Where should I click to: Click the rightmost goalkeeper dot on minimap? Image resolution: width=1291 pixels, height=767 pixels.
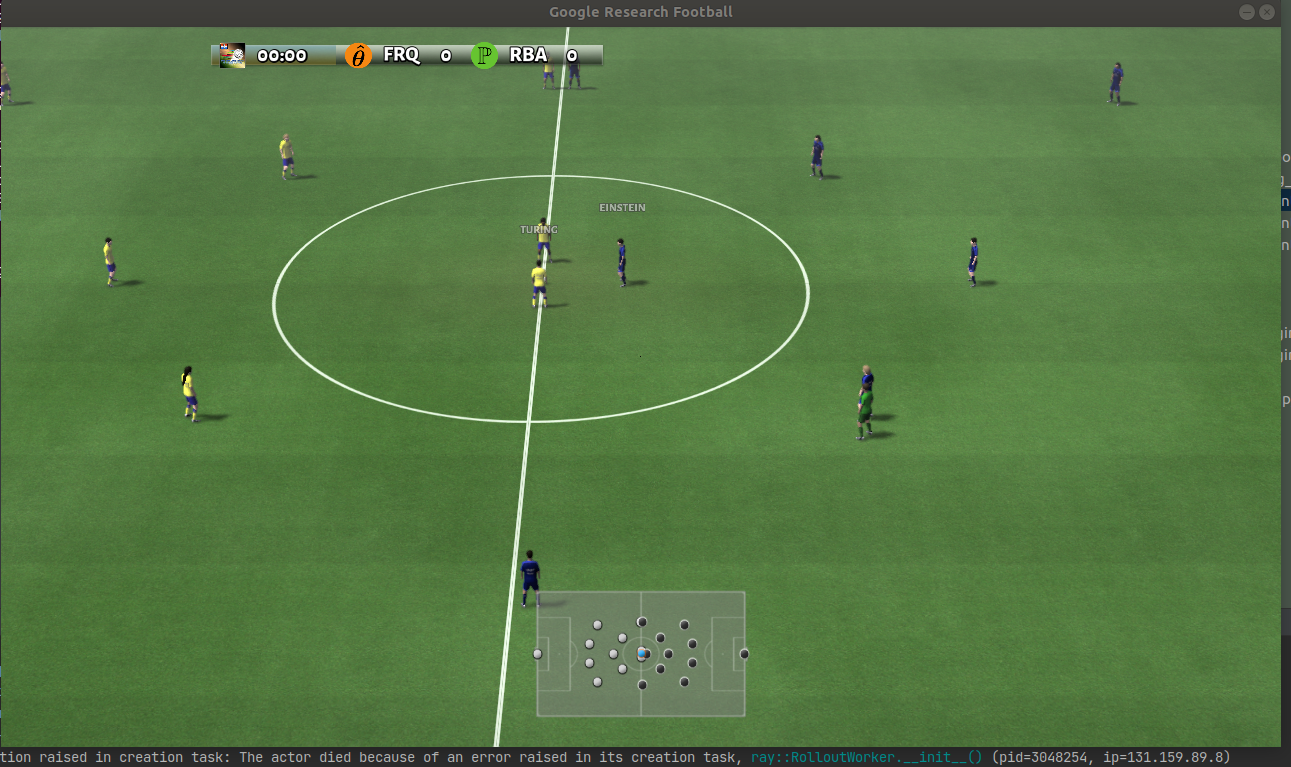(x=744, y=652)
